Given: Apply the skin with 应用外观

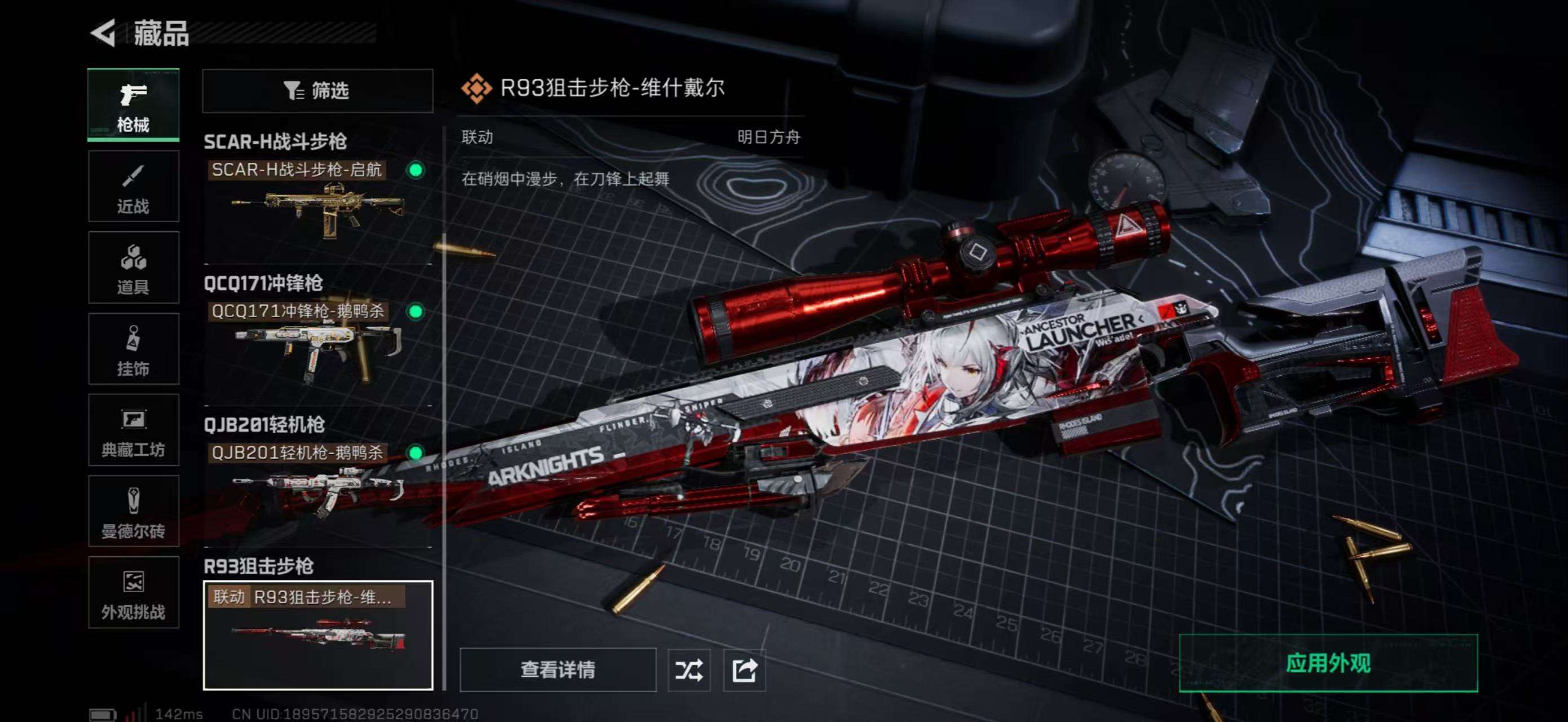Looking at the screenshot, I should tap(1328, 663).
